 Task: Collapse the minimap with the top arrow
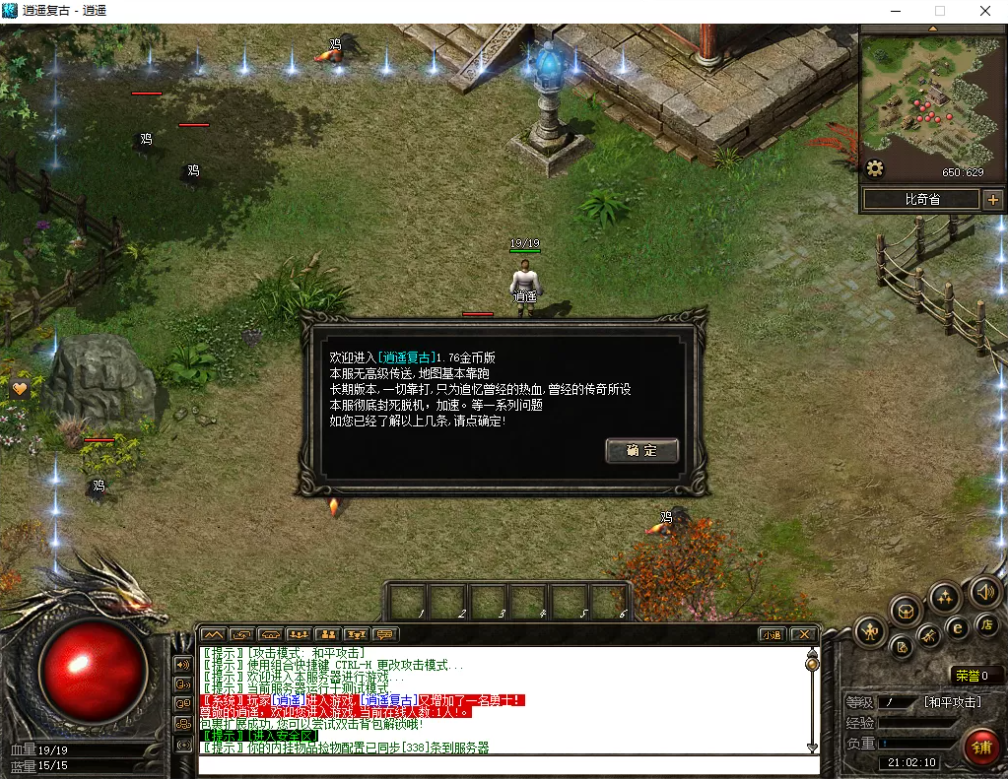(x=933, y=29)
